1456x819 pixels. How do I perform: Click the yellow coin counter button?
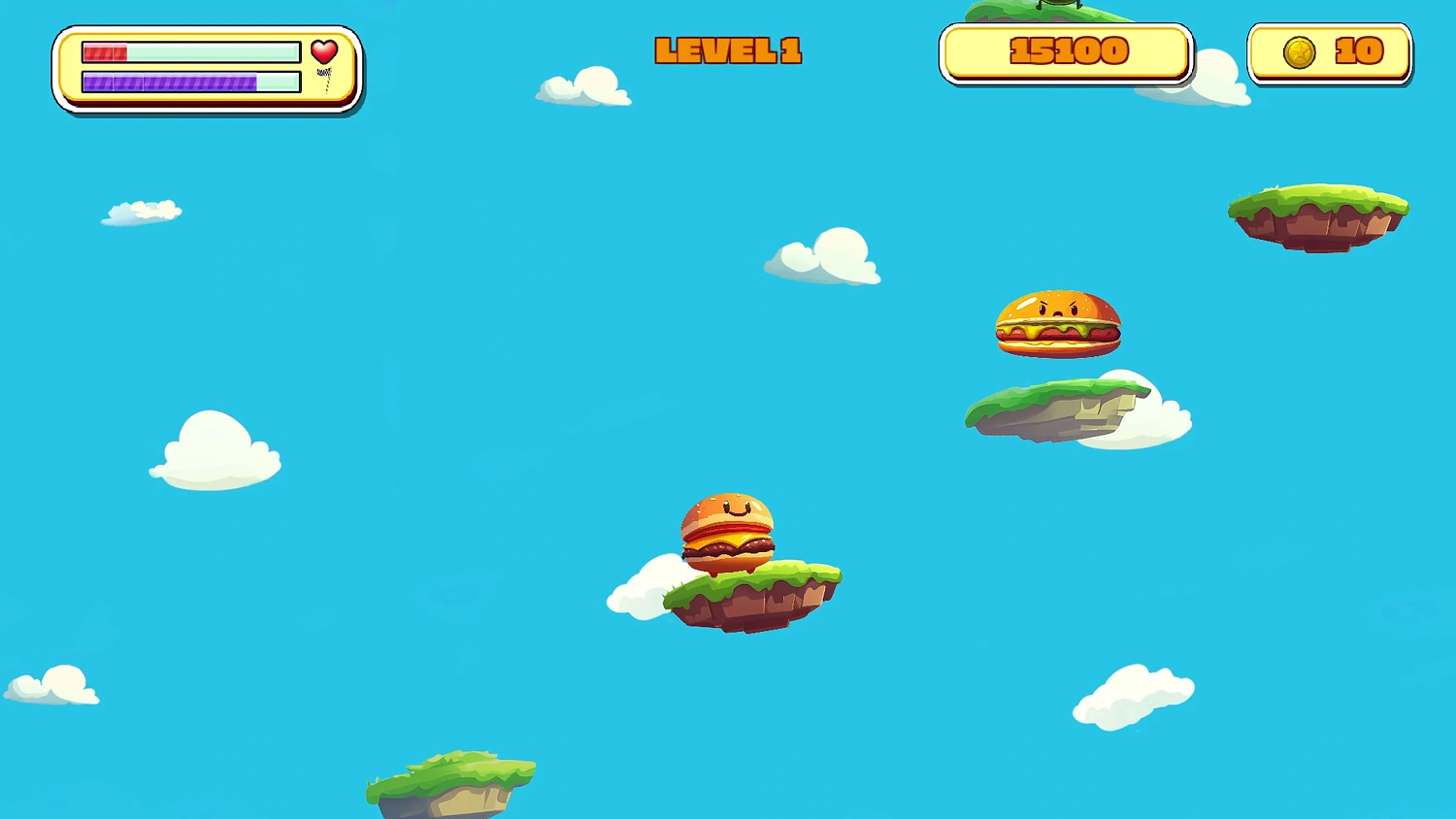(1330, 51)
